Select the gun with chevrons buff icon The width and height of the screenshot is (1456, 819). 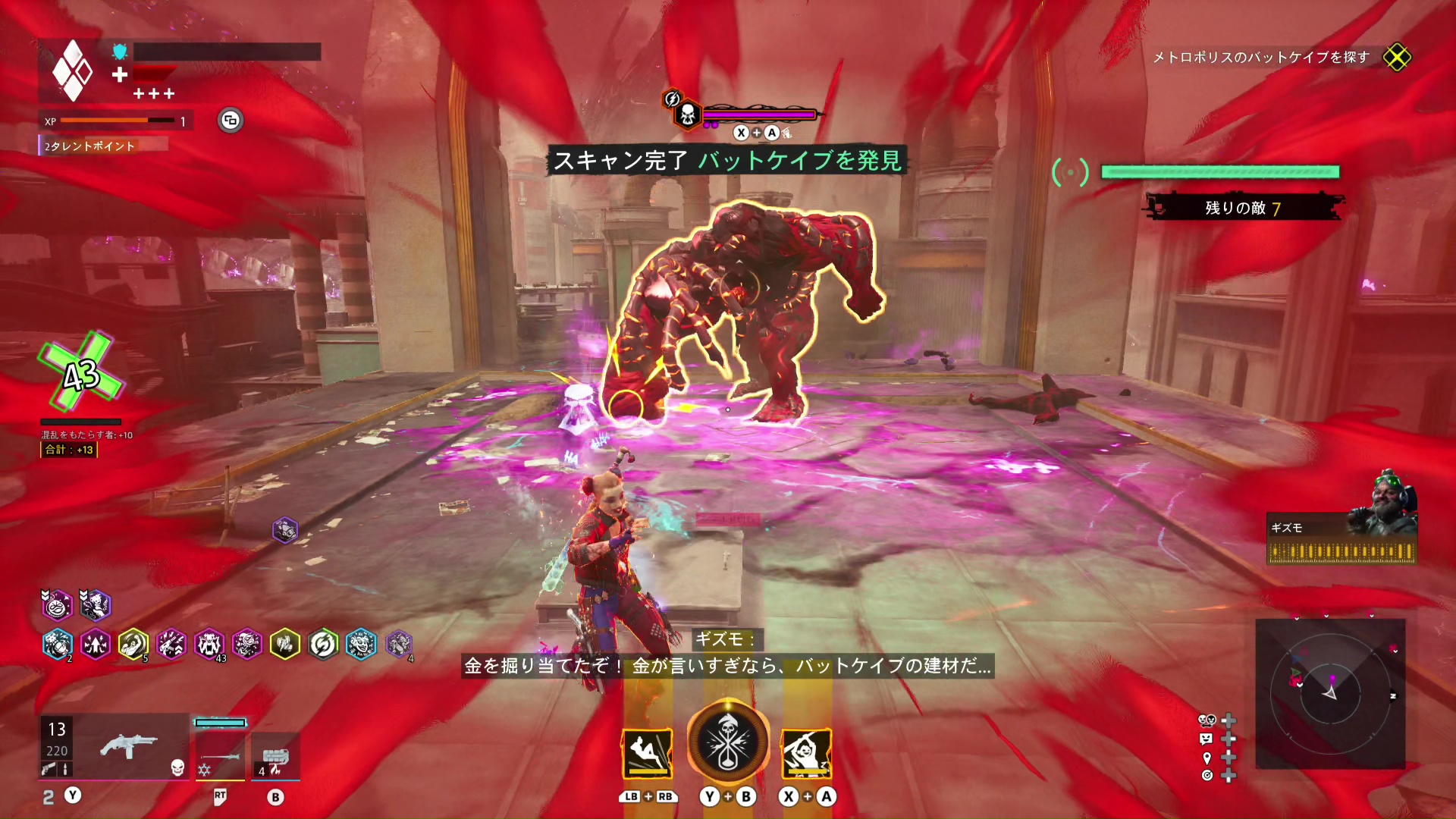click(x=171, y=645)
